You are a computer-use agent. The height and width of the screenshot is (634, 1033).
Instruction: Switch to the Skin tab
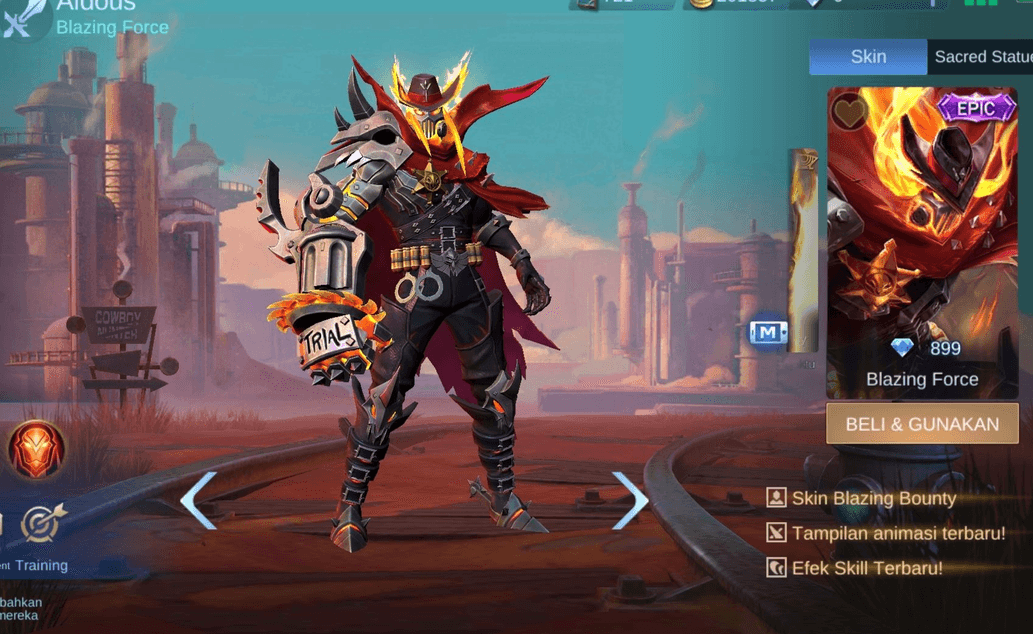click(x=867, y=57)
